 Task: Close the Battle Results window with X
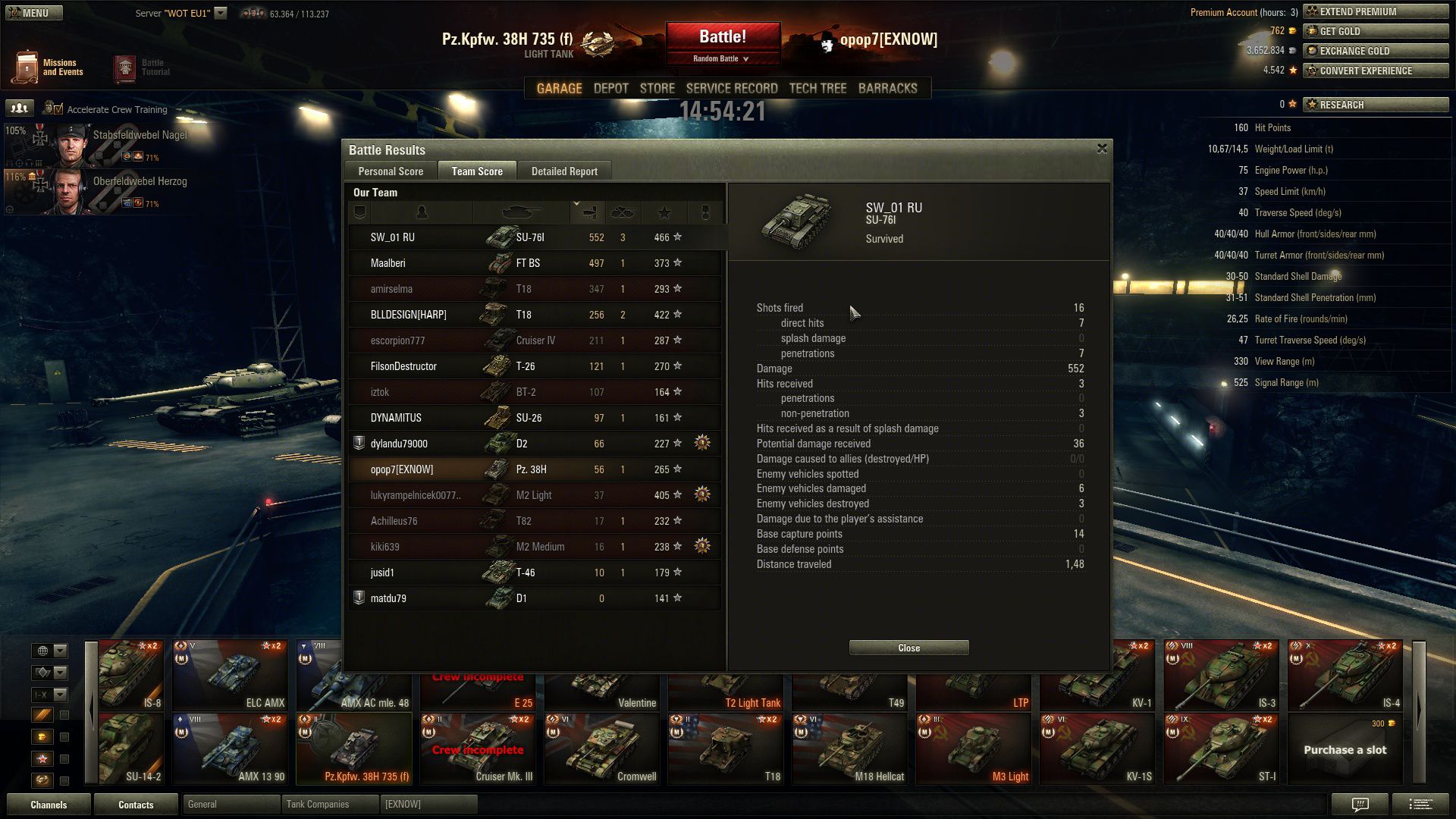[x=1102, y=149]
